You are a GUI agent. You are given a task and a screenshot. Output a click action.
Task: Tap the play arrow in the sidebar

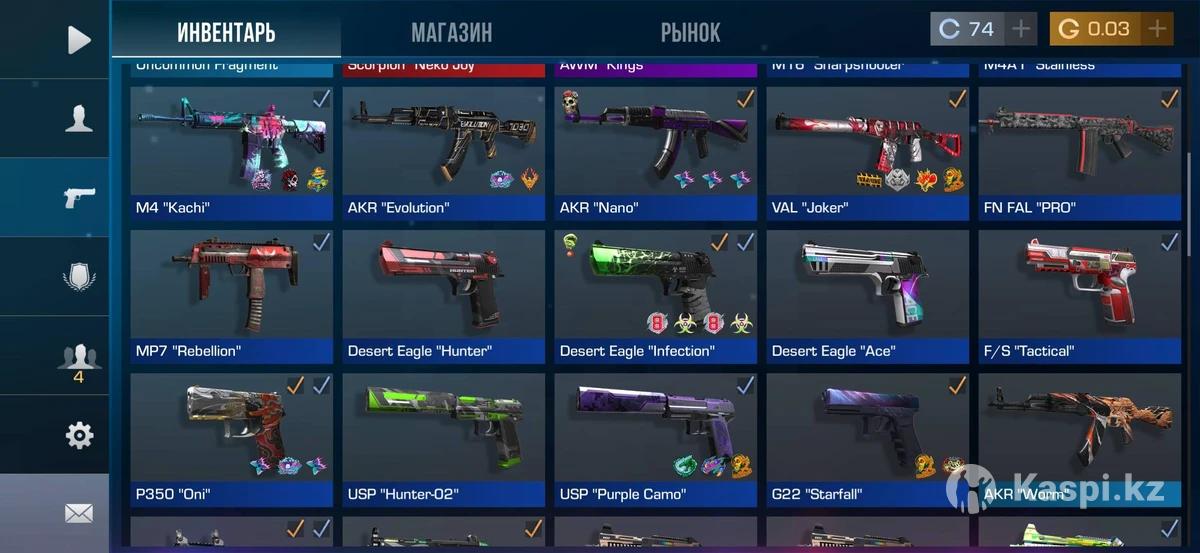[78, 40]
